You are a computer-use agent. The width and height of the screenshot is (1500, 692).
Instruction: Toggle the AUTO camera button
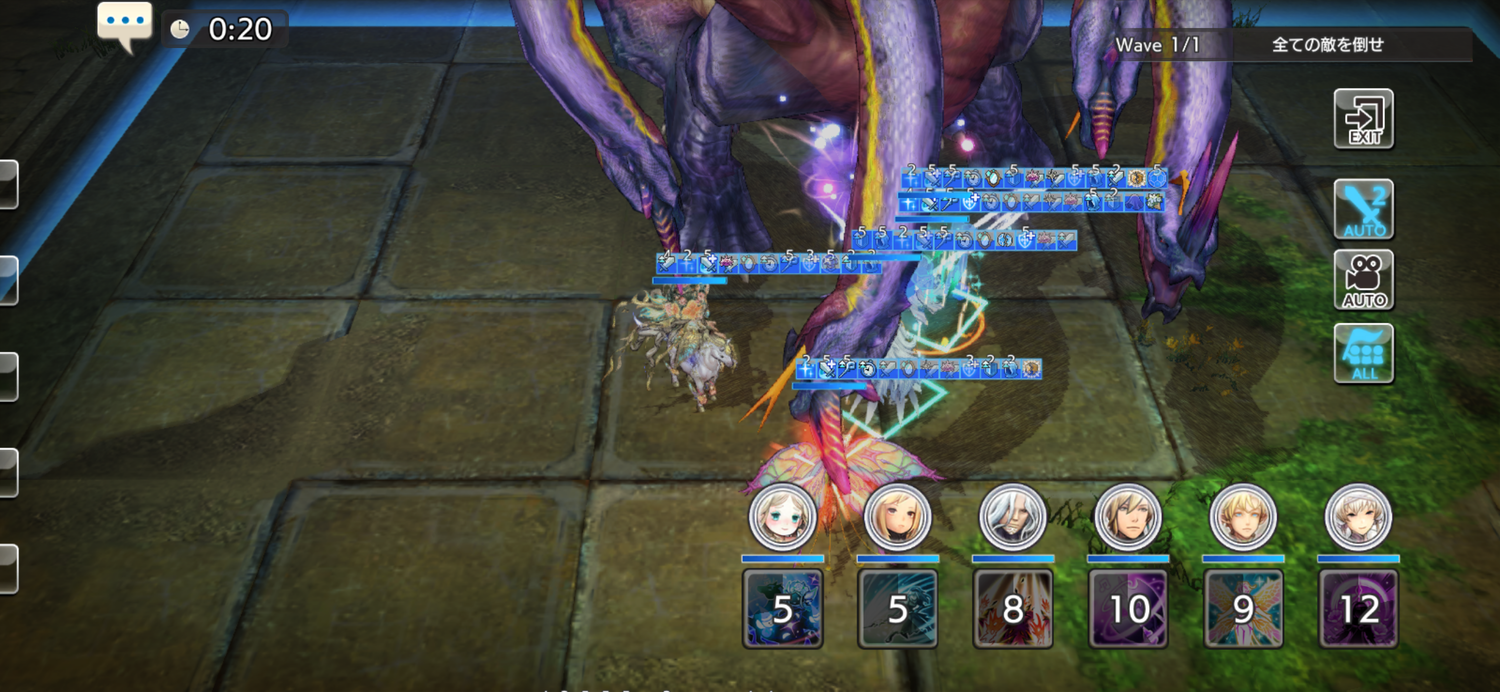click(x=1364, y=280)
